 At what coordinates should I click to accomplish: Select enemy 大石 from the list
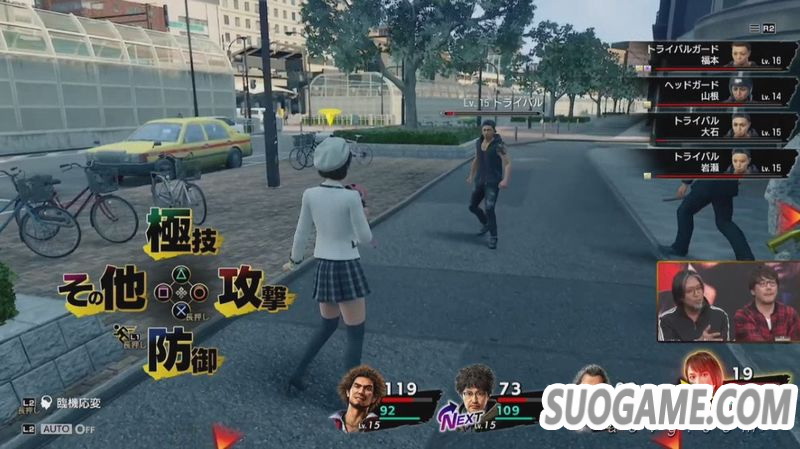pyautogui.click(x=708, y=127)
